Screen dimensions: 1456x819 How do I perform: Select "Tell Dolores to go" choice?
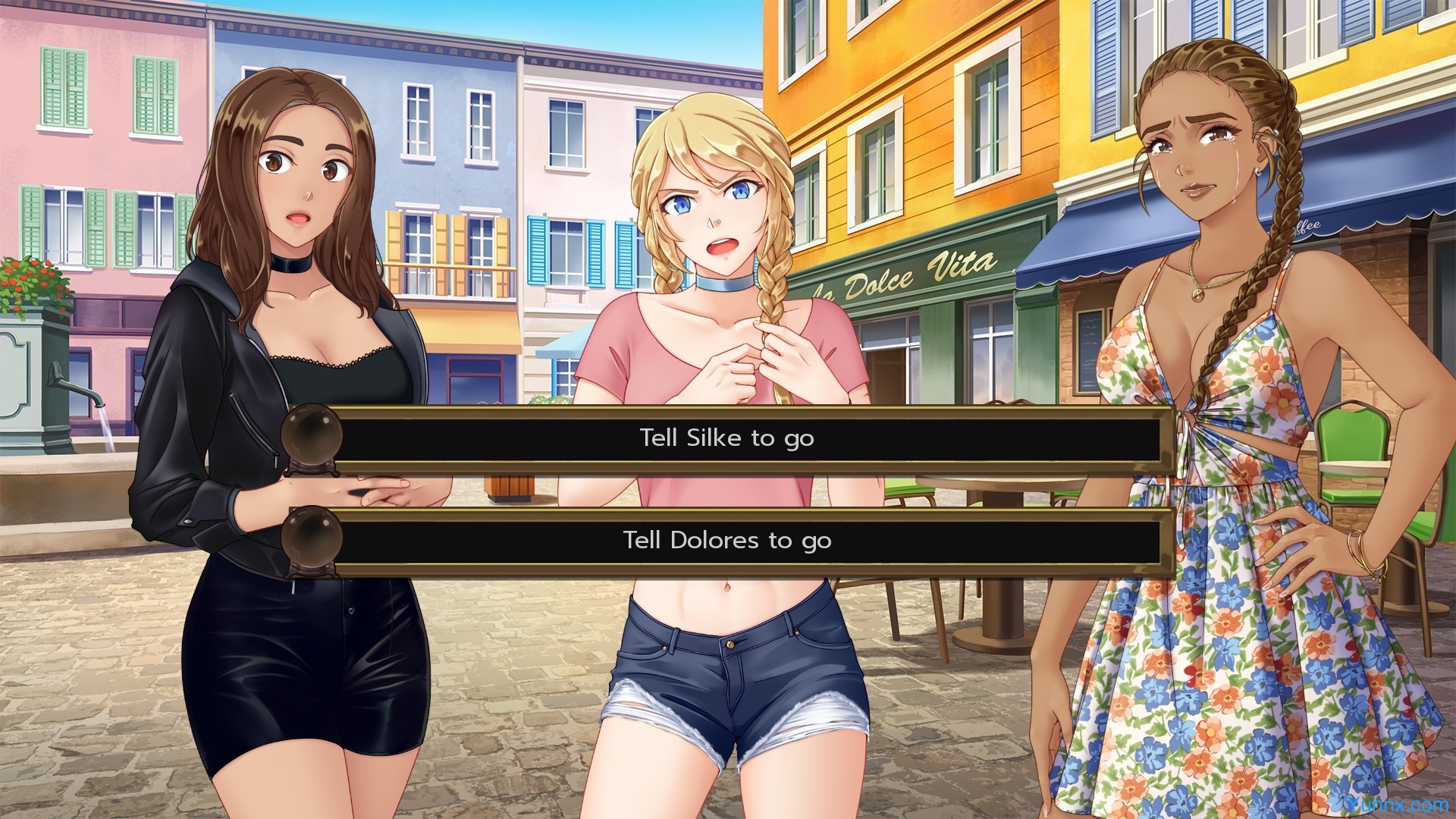[726, 541]
